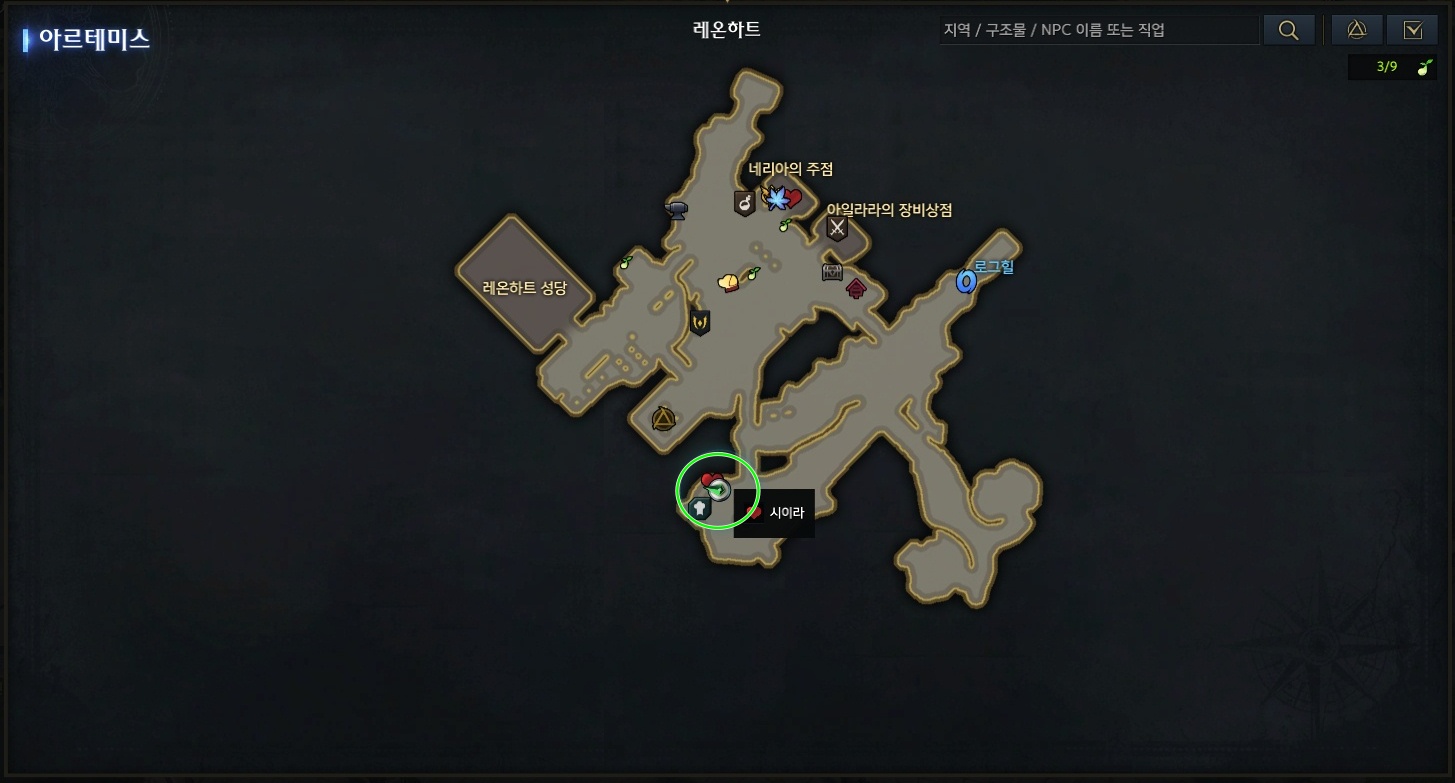The width and height of the screenshot is (1455, 783).
Task: Select the dark shield emblem icon on the map
Action: coord(702,323)
